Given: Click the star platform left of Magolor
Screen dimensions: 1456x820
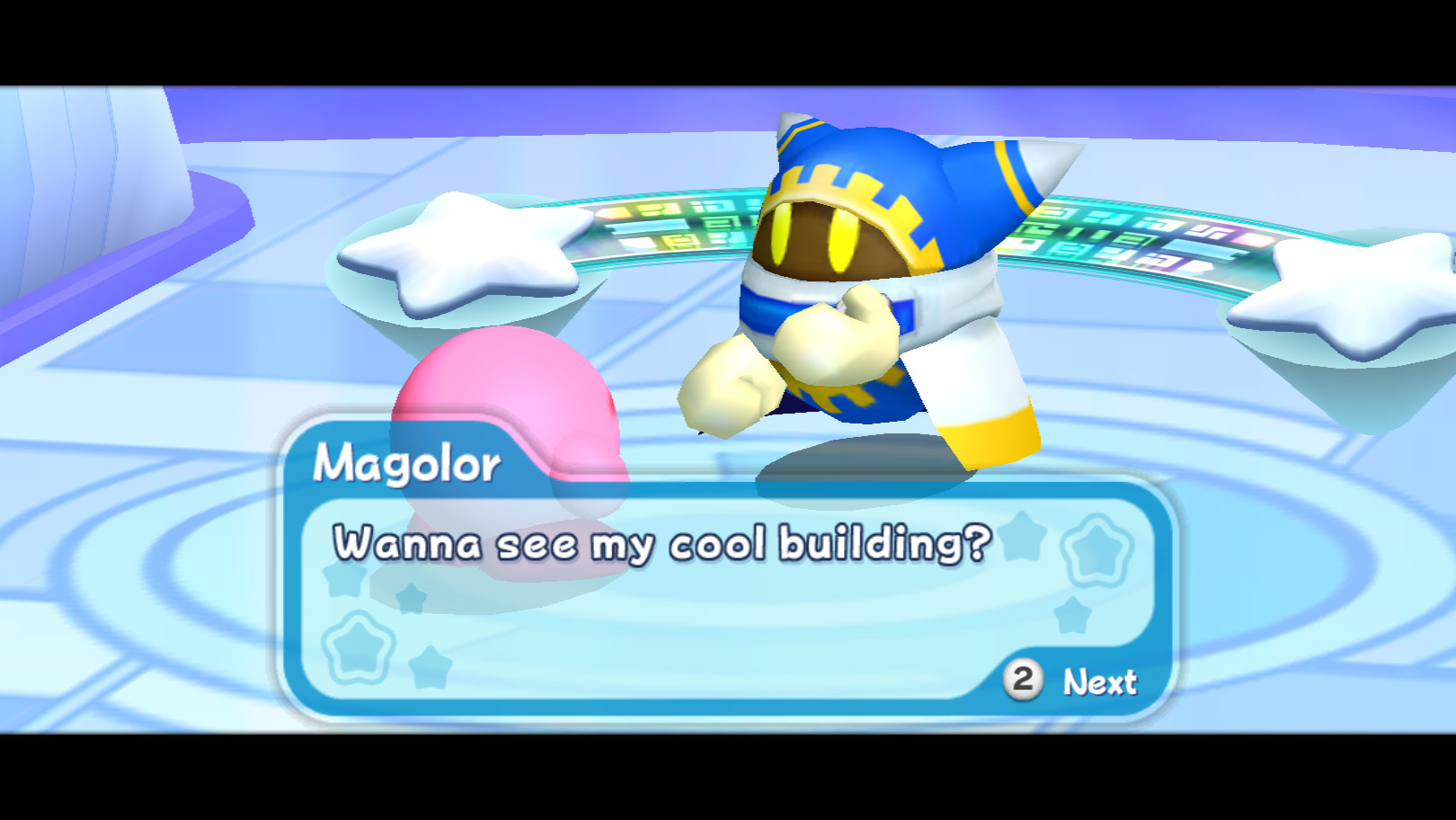Looking at the screenshot, I should (x=458, y=252).
